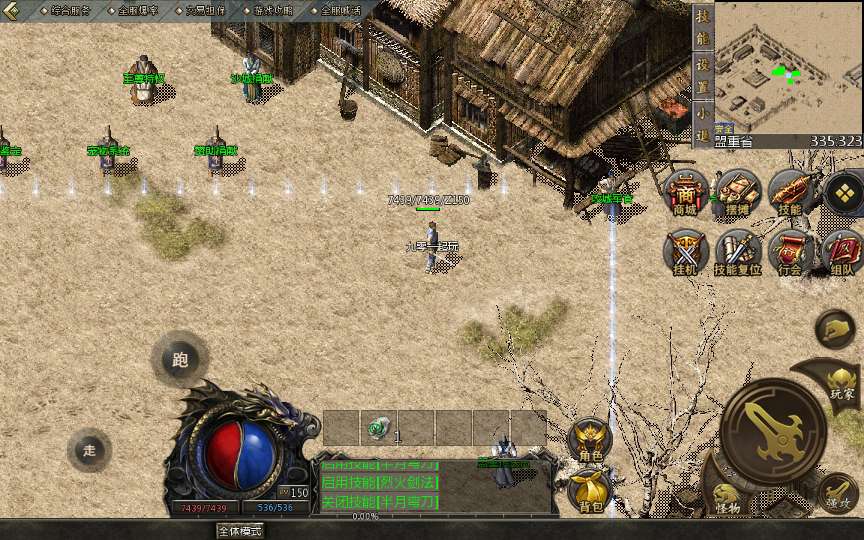Screen dimensions: 864x540
Task: Open the 综合服务 menu entry
Action: click(70, 10)
